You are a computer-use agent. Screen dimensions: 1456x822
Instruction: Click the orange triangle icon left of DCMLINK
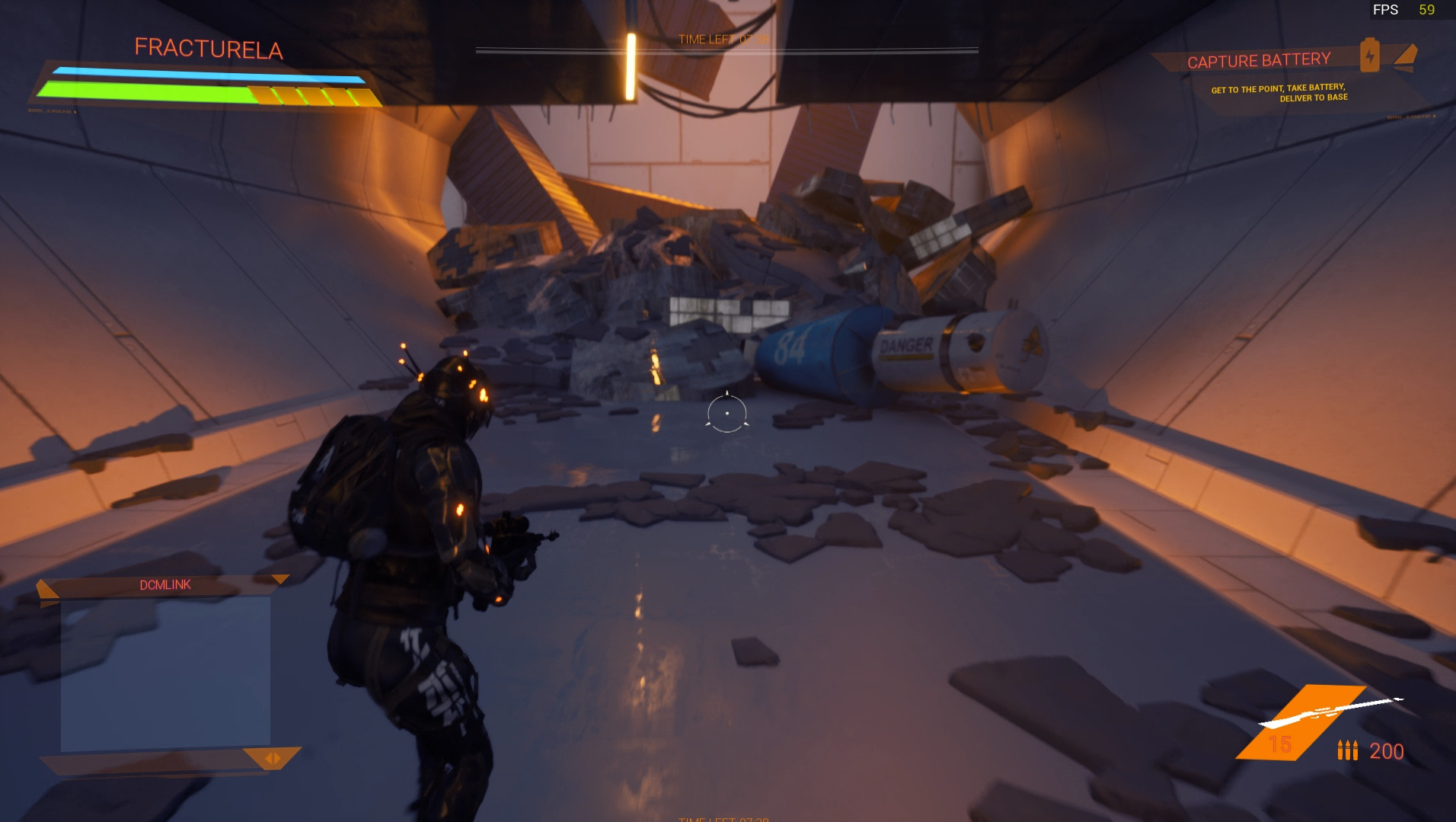[47, 587]
